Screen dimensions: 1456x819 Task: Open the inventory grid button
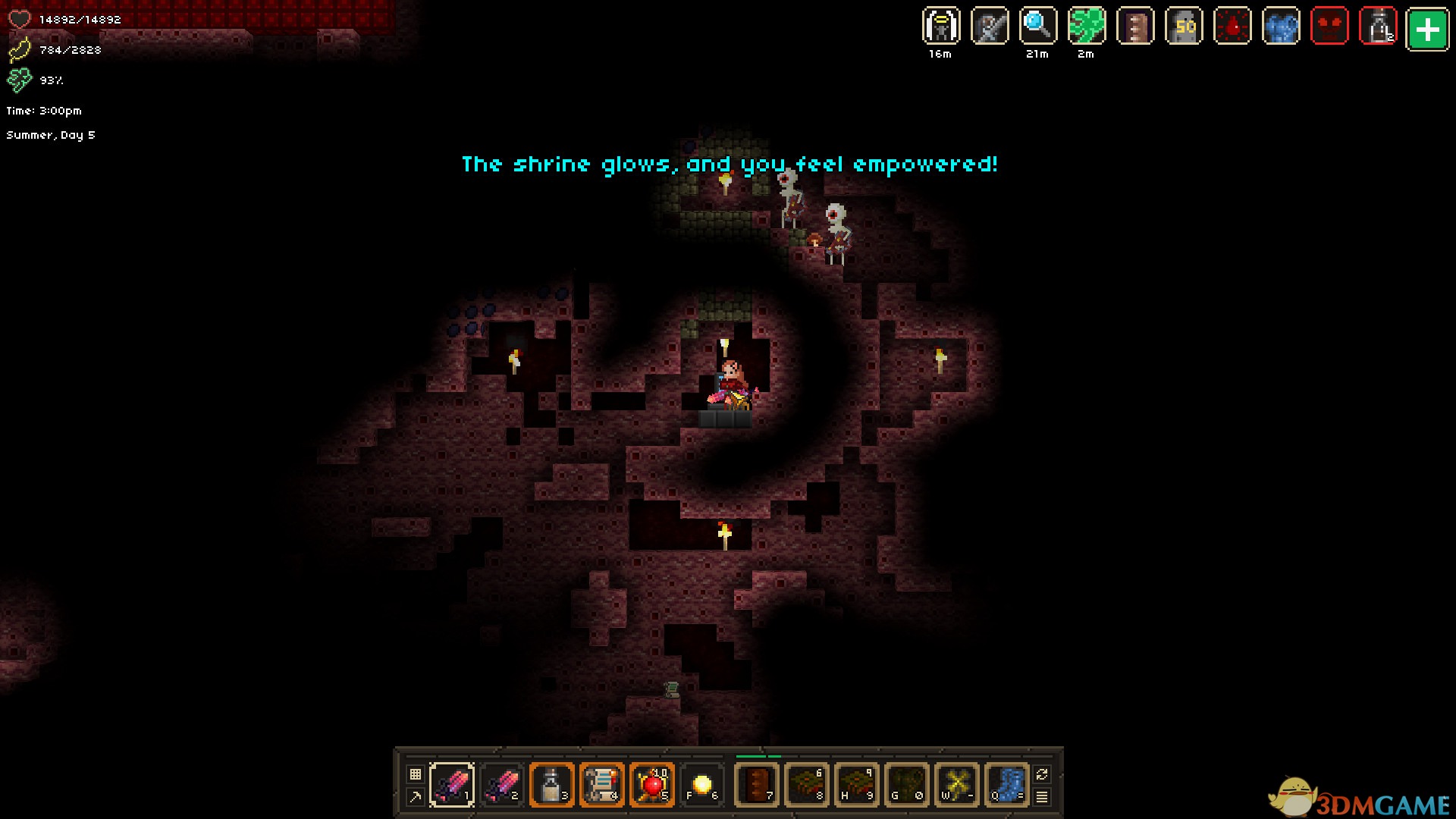[415, 774]
